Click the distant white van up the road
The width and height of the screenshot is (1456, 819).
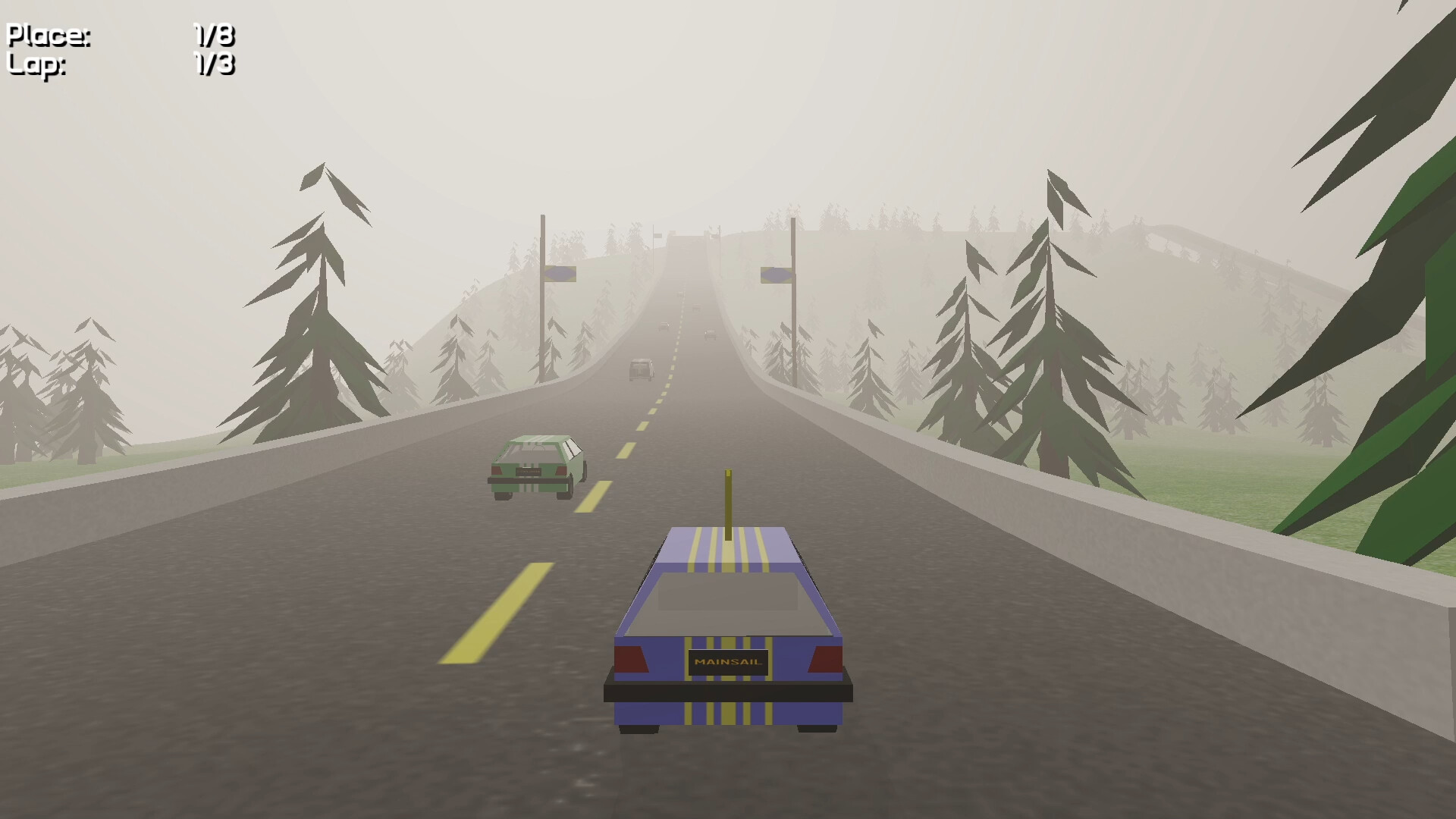[641, 371]
